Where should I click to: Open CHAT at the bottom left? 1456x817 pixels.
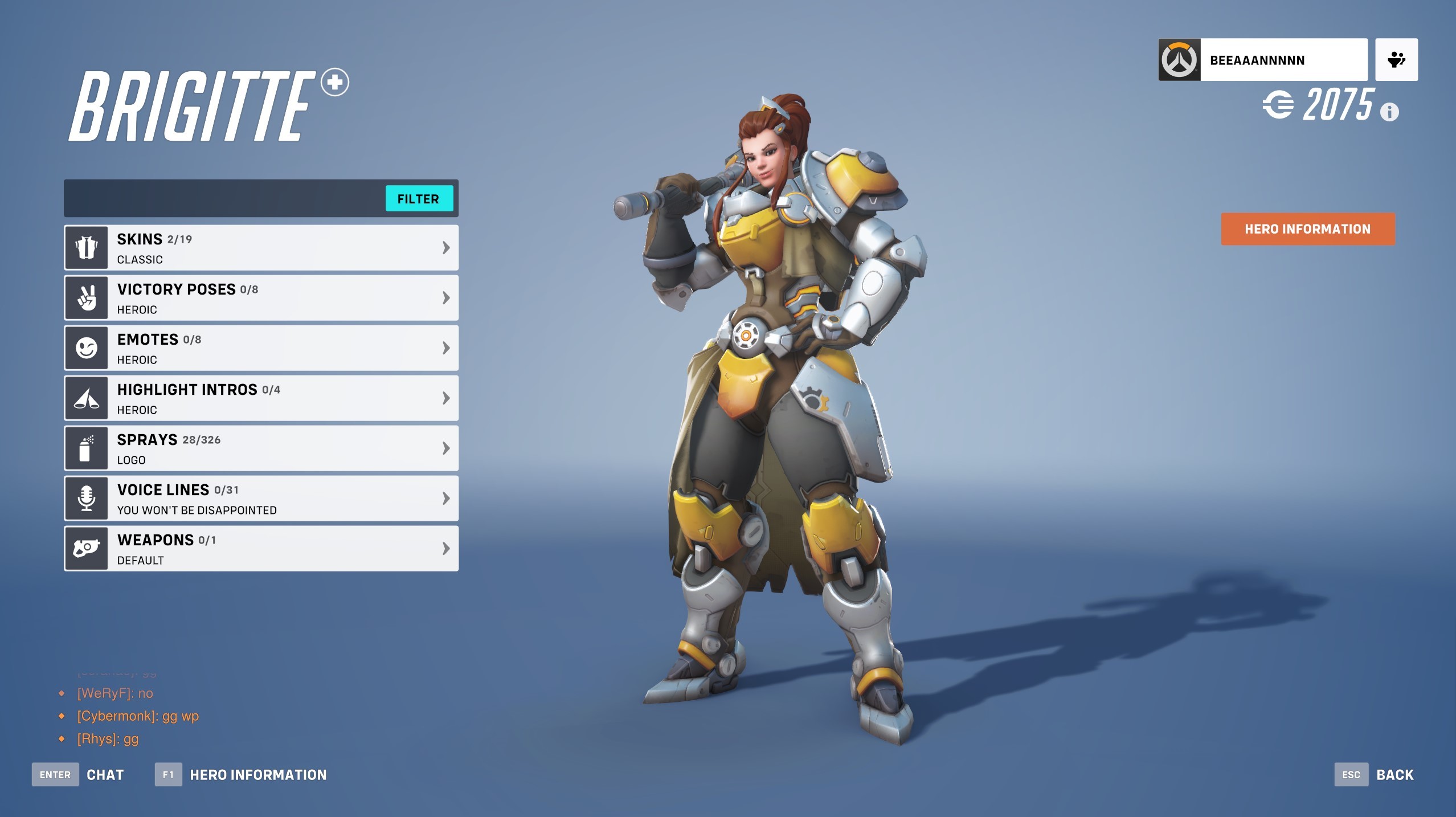click(x=104, y=774)
